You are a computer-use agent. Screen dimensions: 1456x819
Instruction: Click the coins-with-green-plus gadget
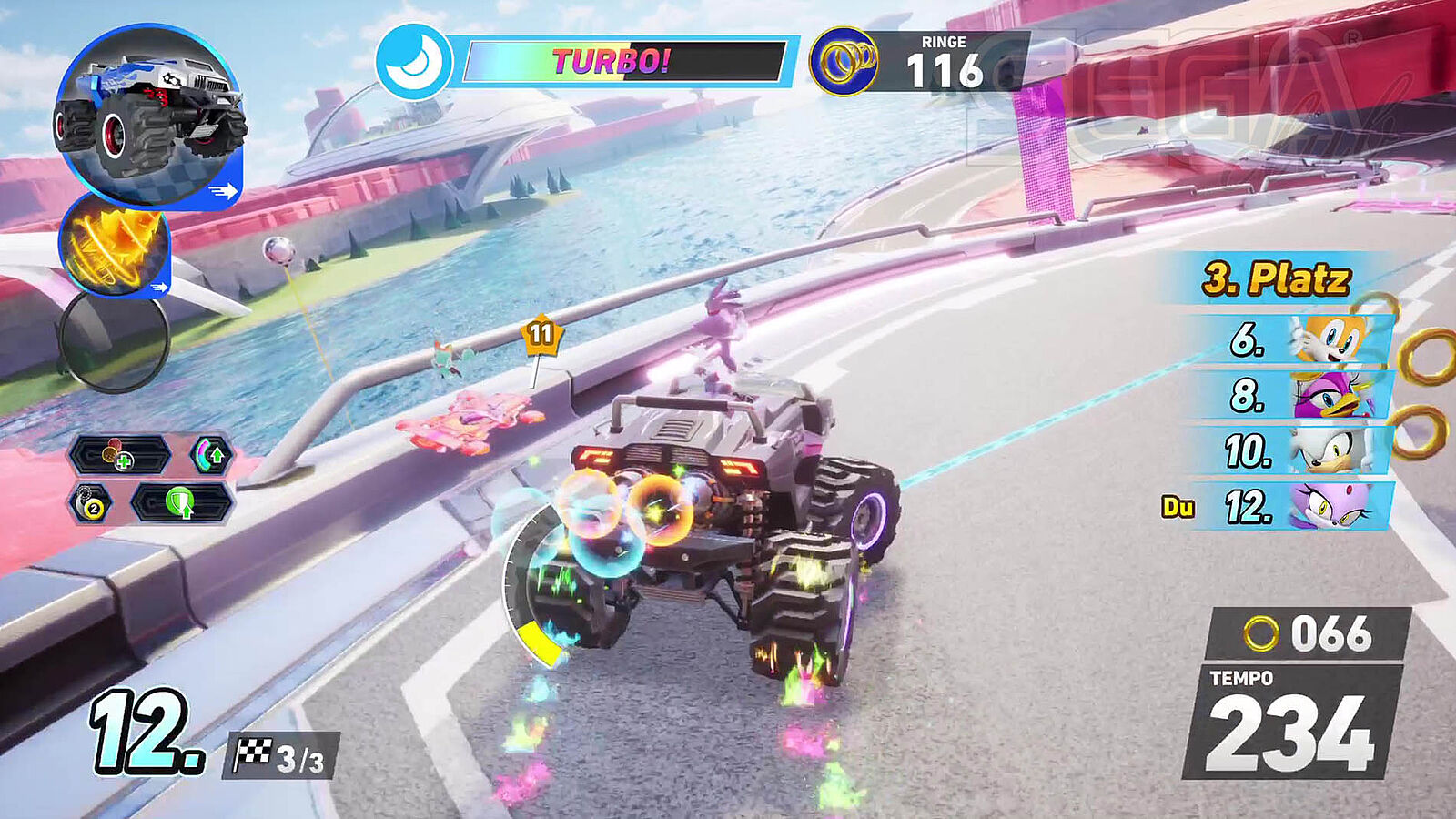coord(119,454)
